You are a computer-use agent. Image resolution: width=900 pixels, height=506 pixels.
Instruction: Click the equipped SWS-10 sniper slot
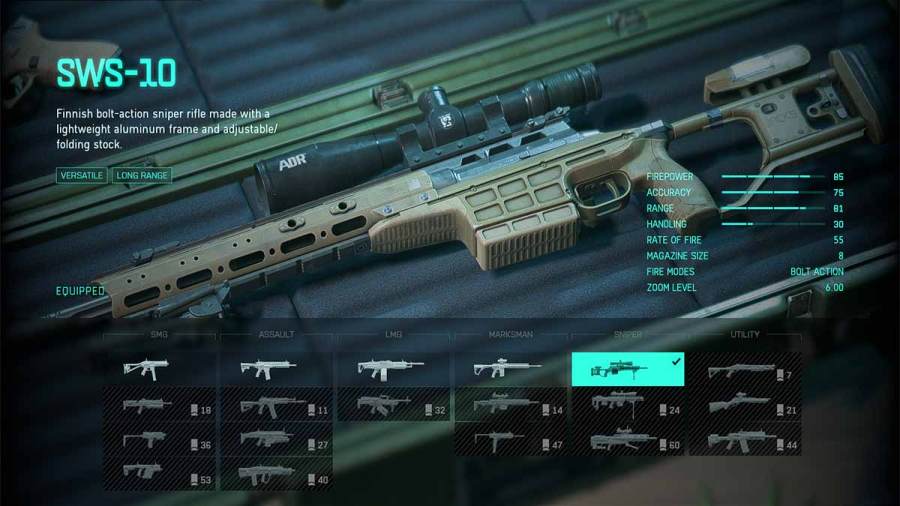click(x=627, y=369)
